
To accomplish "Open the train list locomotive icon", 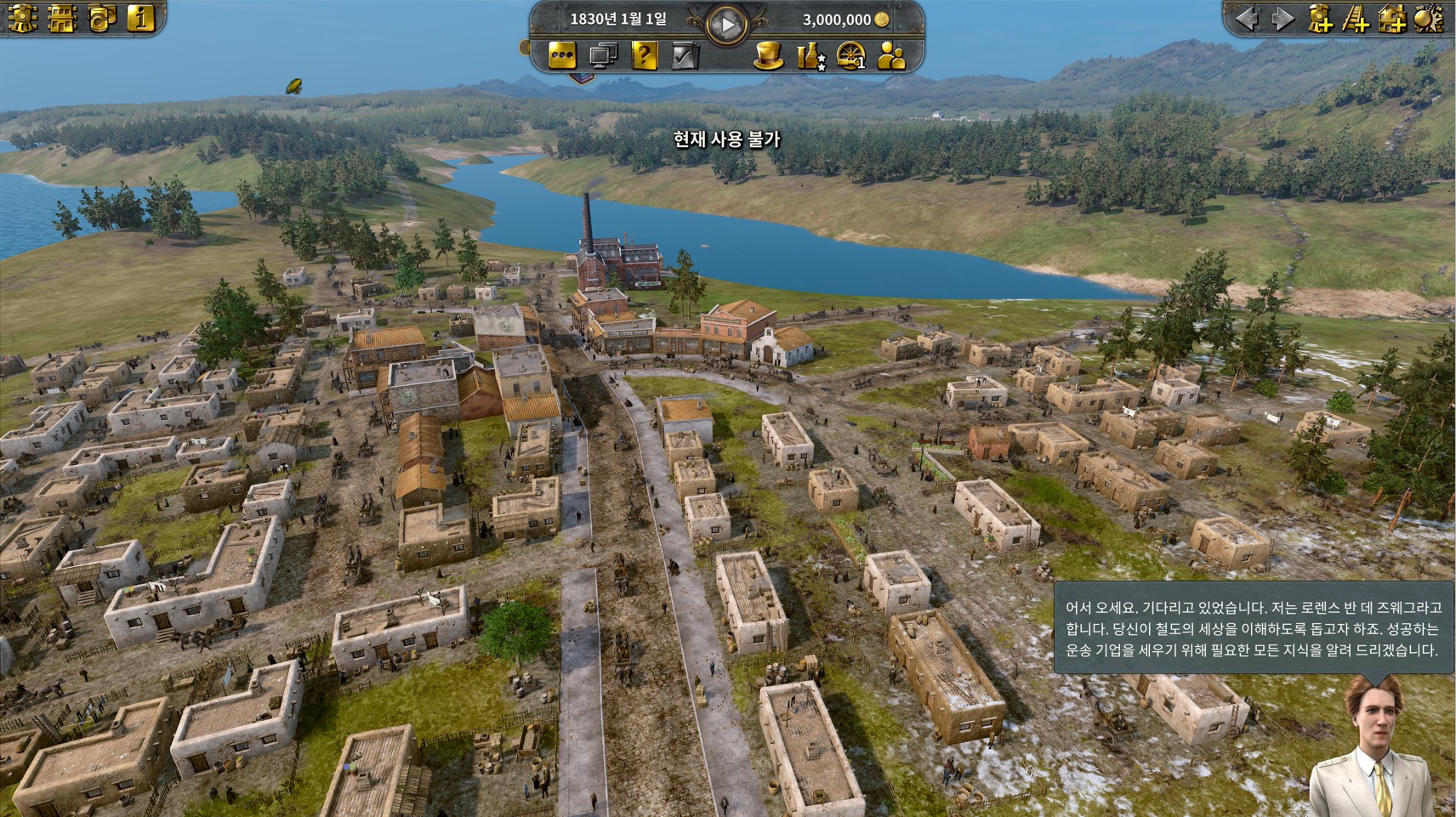I will tap(23, 19).
